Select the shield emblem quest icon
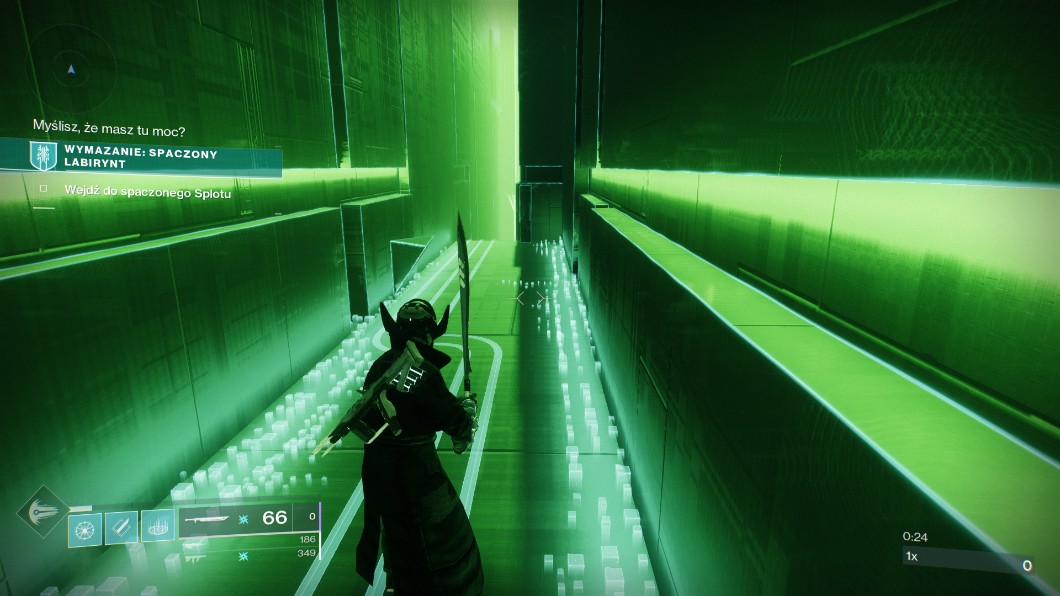This screenshot has height=596, width=1060. click(43, 157)
